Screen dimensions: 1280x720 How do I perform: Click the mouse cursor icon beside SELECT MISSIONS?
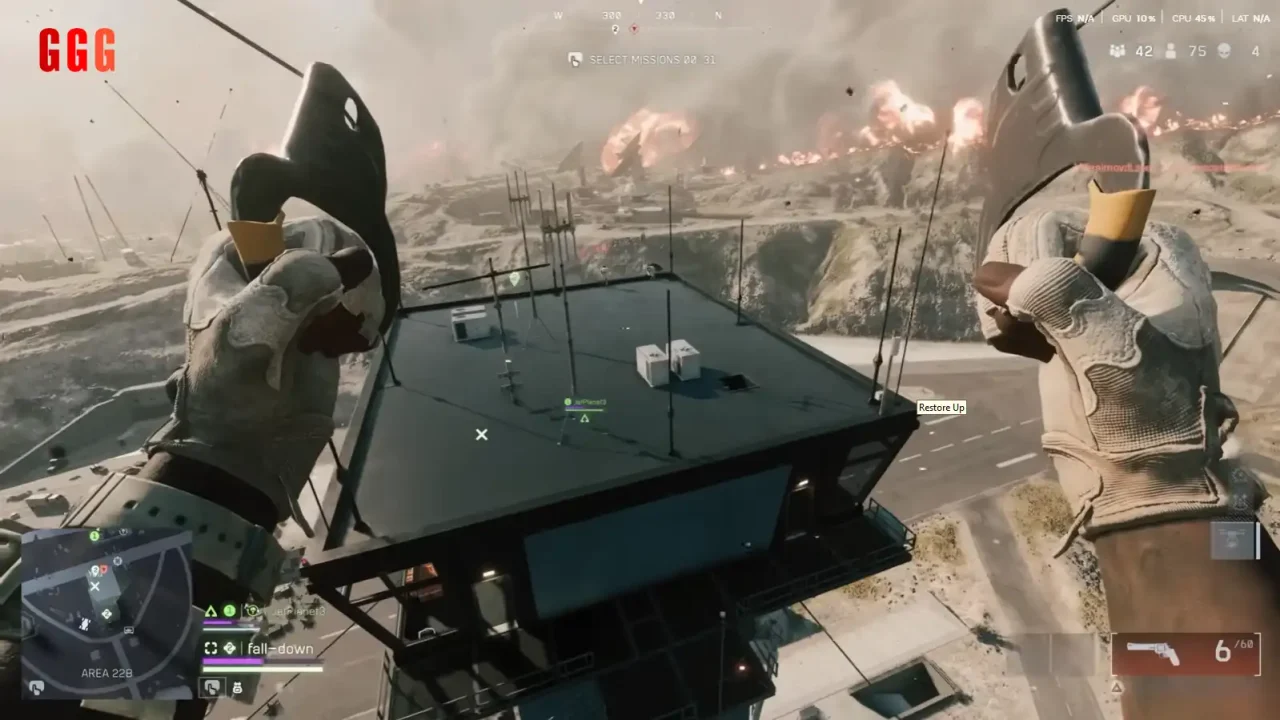574,58
